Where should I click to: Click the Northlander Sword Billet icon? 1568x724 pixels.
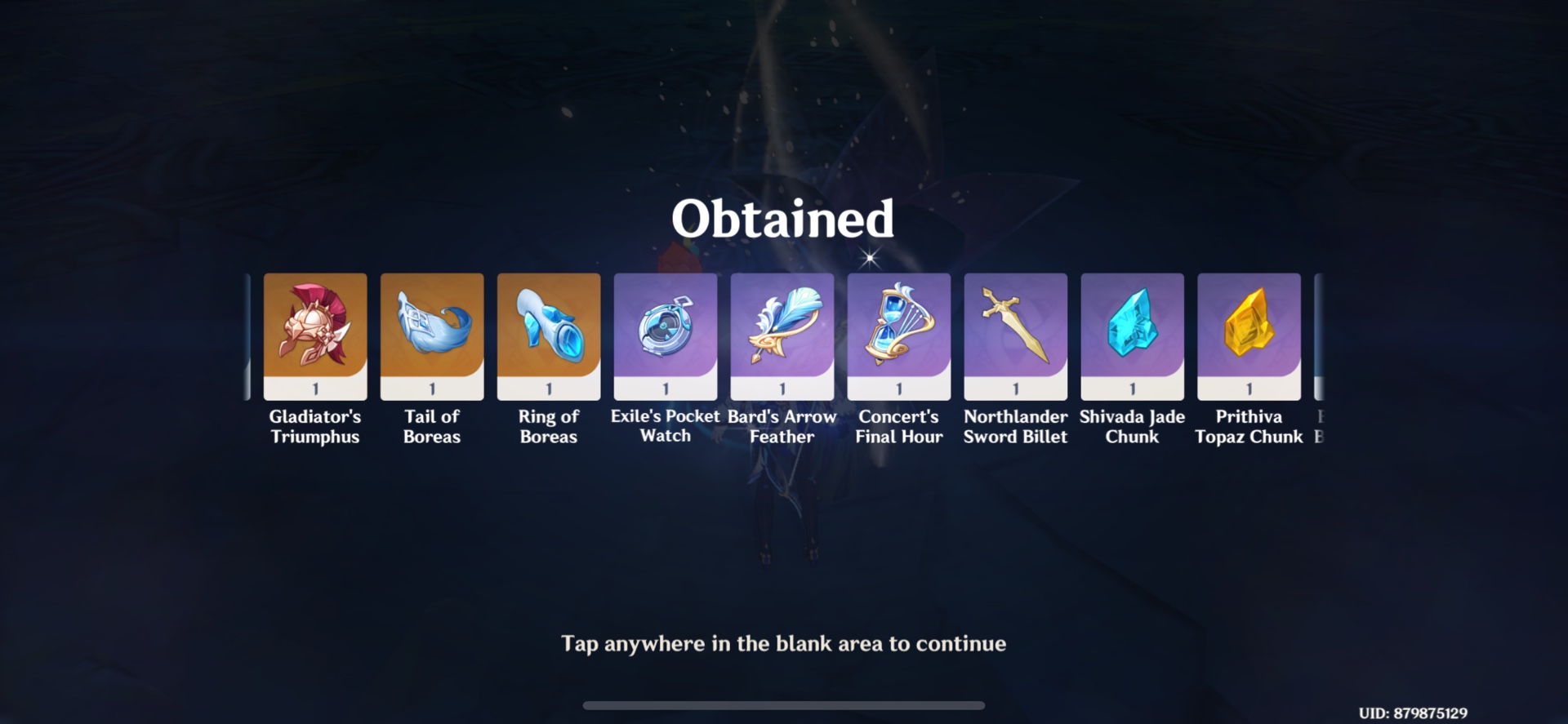tap(1015, 331)
